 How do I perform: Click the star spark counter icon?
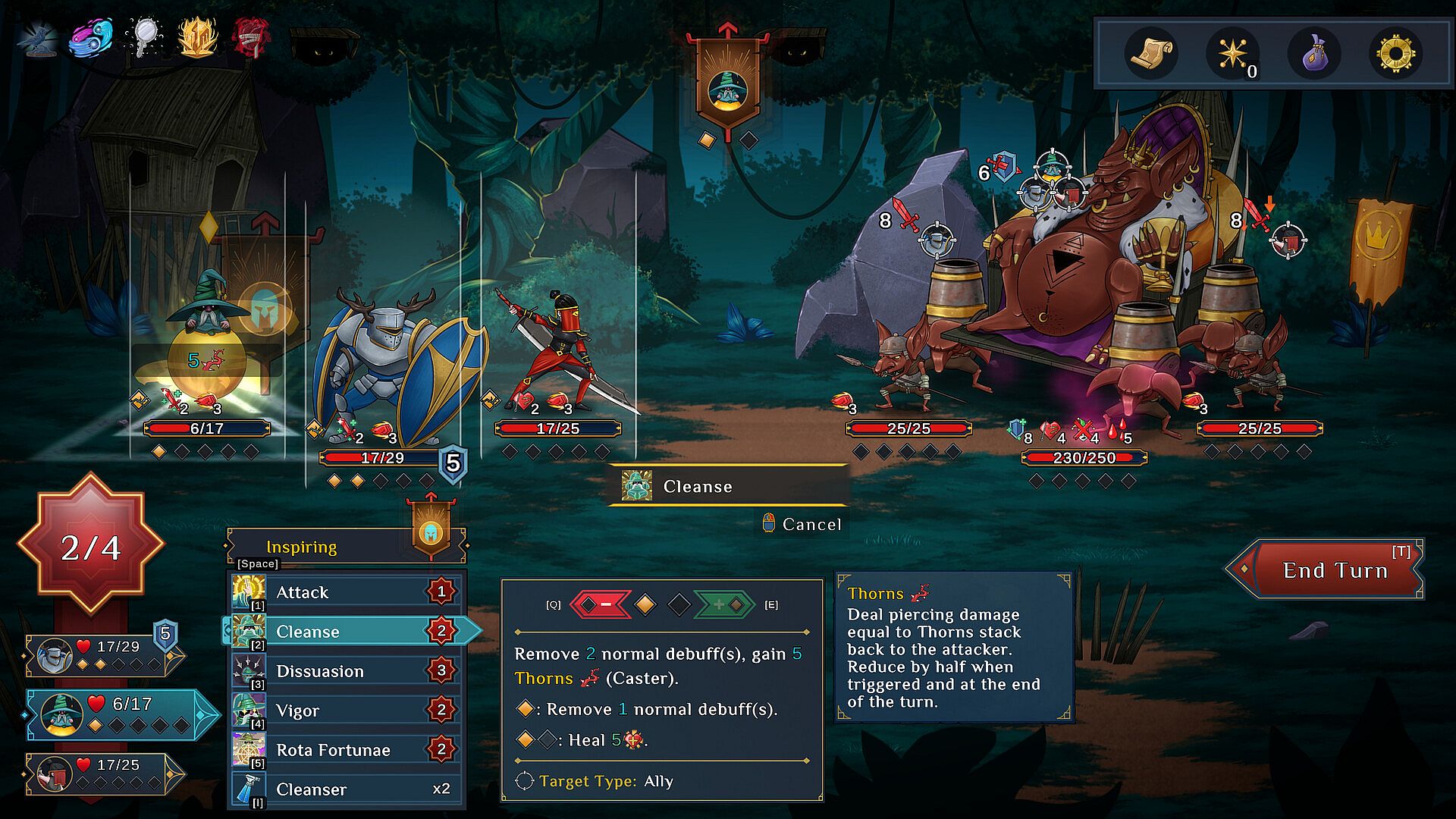(x=1232, y=53)
